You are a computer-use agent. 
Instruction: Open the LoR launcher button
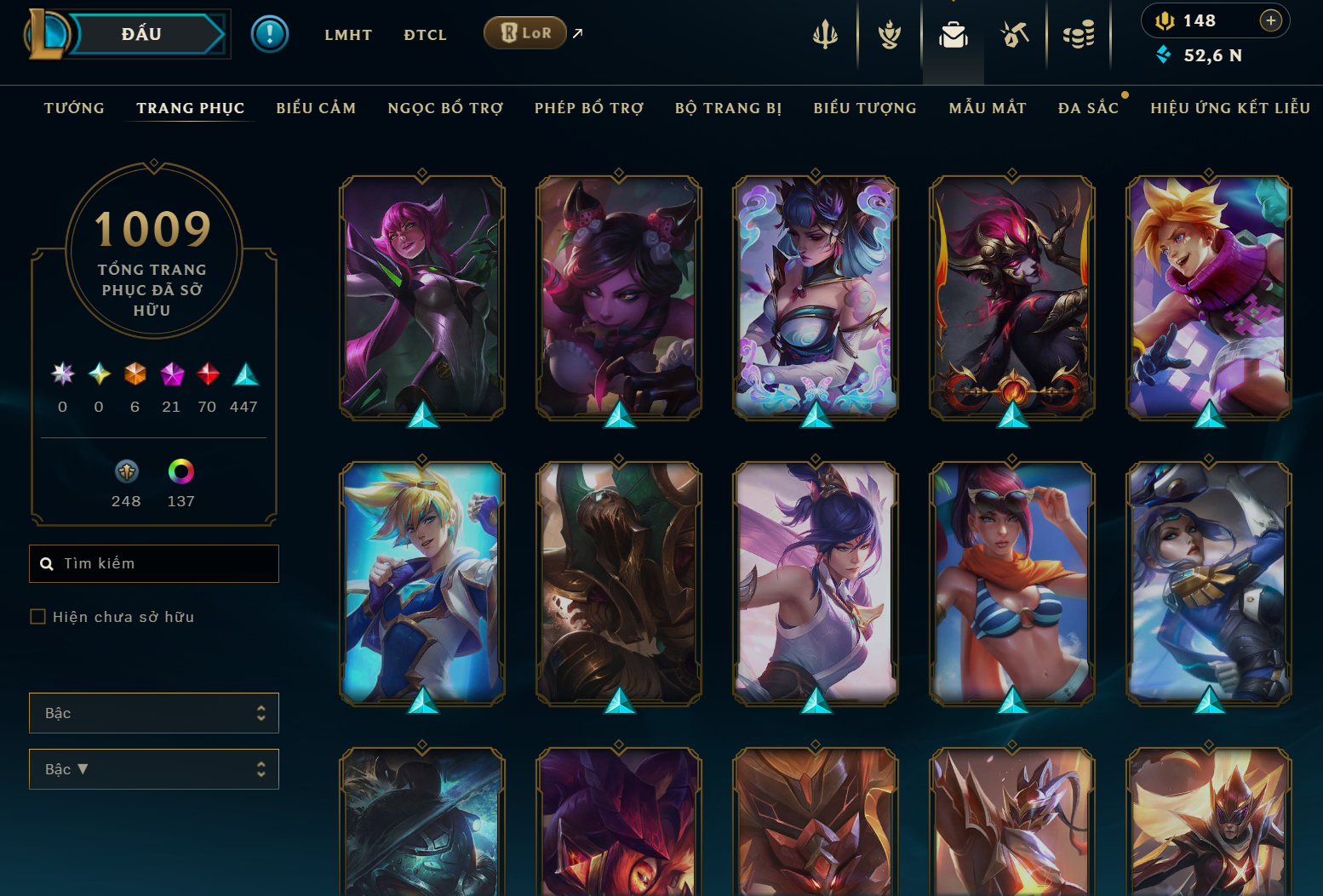click(525, 32)
